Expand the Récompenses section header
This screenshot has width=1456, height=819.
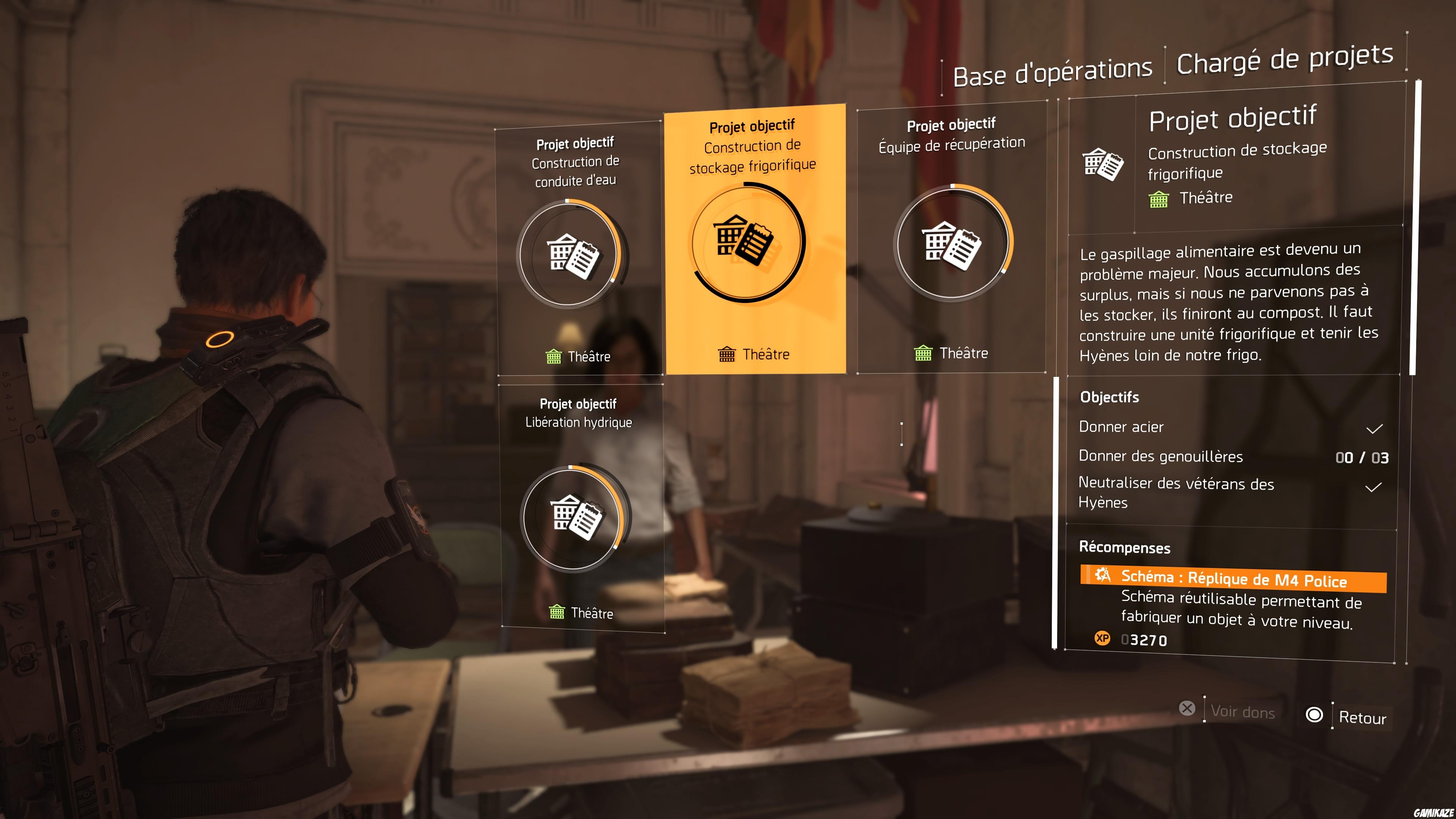tap(1125, 548)
